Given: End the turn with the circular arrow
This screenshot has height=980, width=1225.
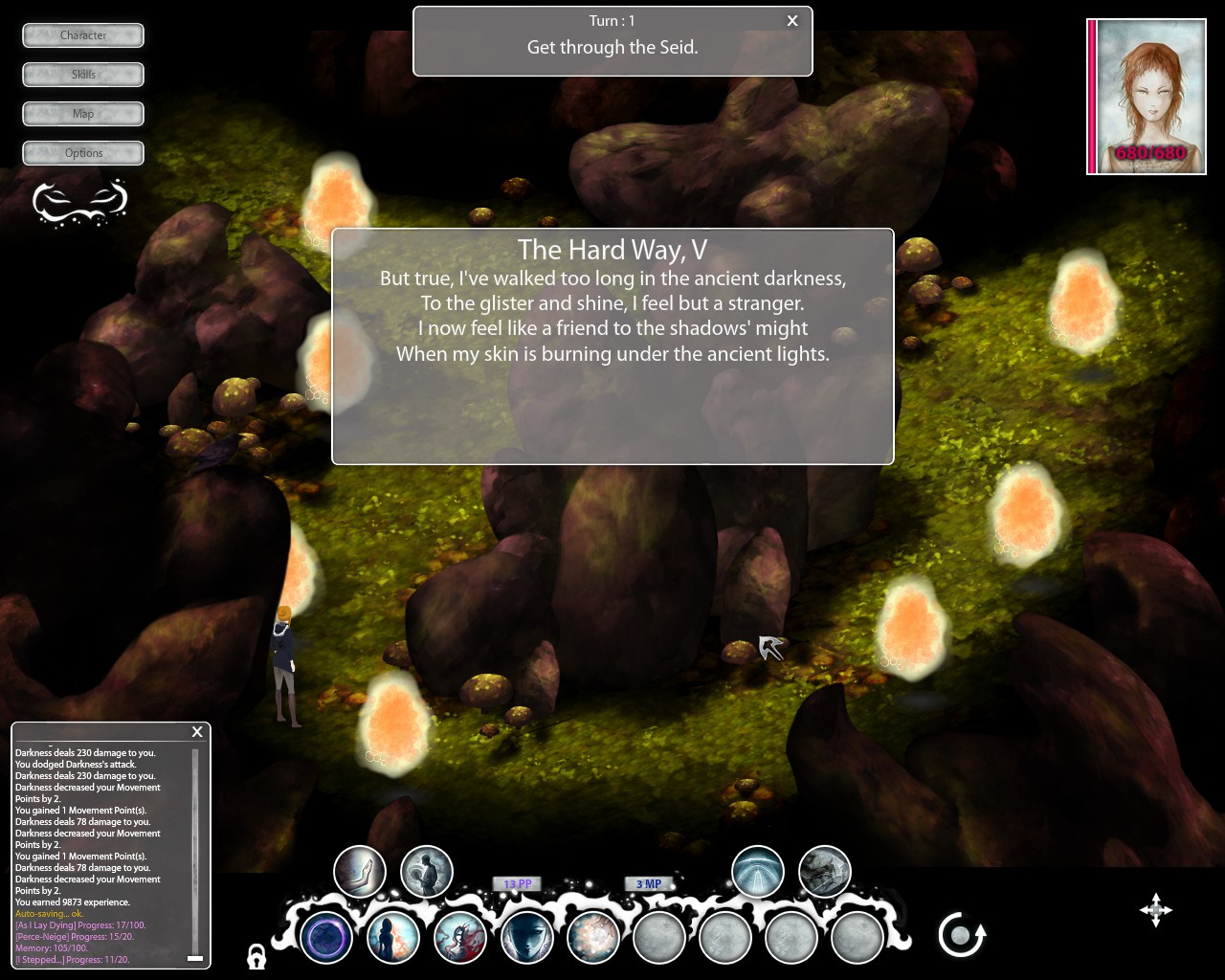Looking at the screenshot, I should (961, 935).
